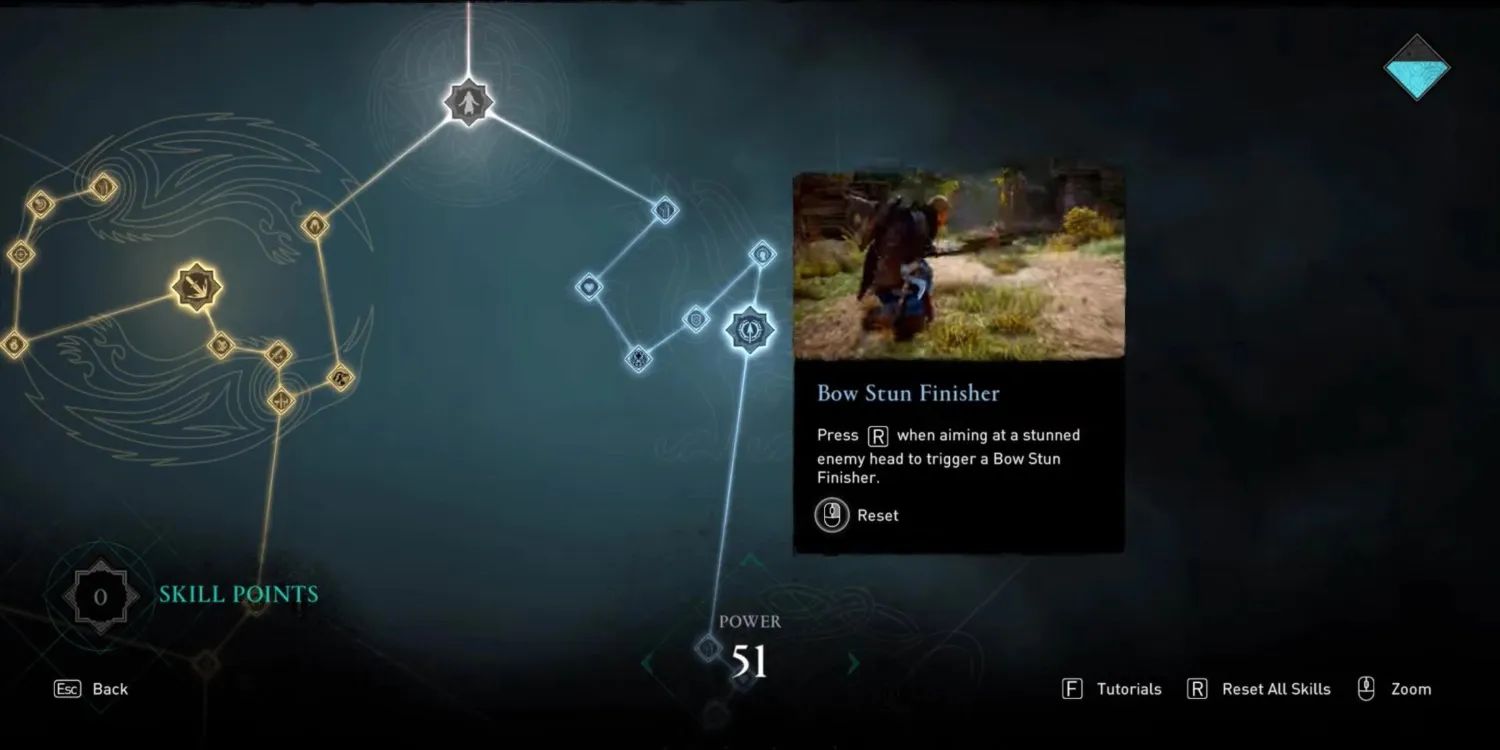Go Back using the Esc option
The width and height of the screenshot is (1500, 750).
coord(93,689)
